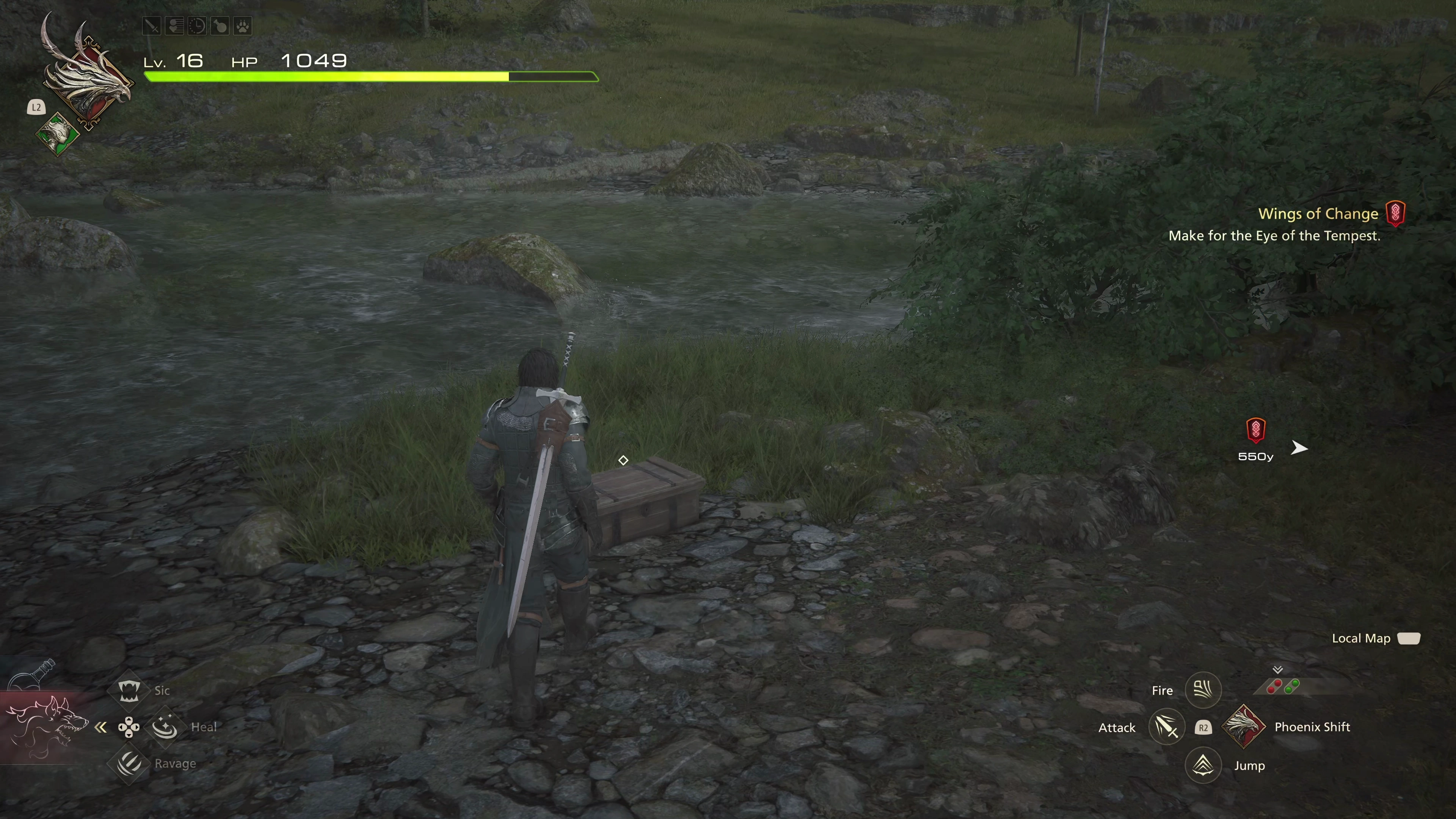Command Torgal with Sic
1456x819 pixels.
point(129,690)
